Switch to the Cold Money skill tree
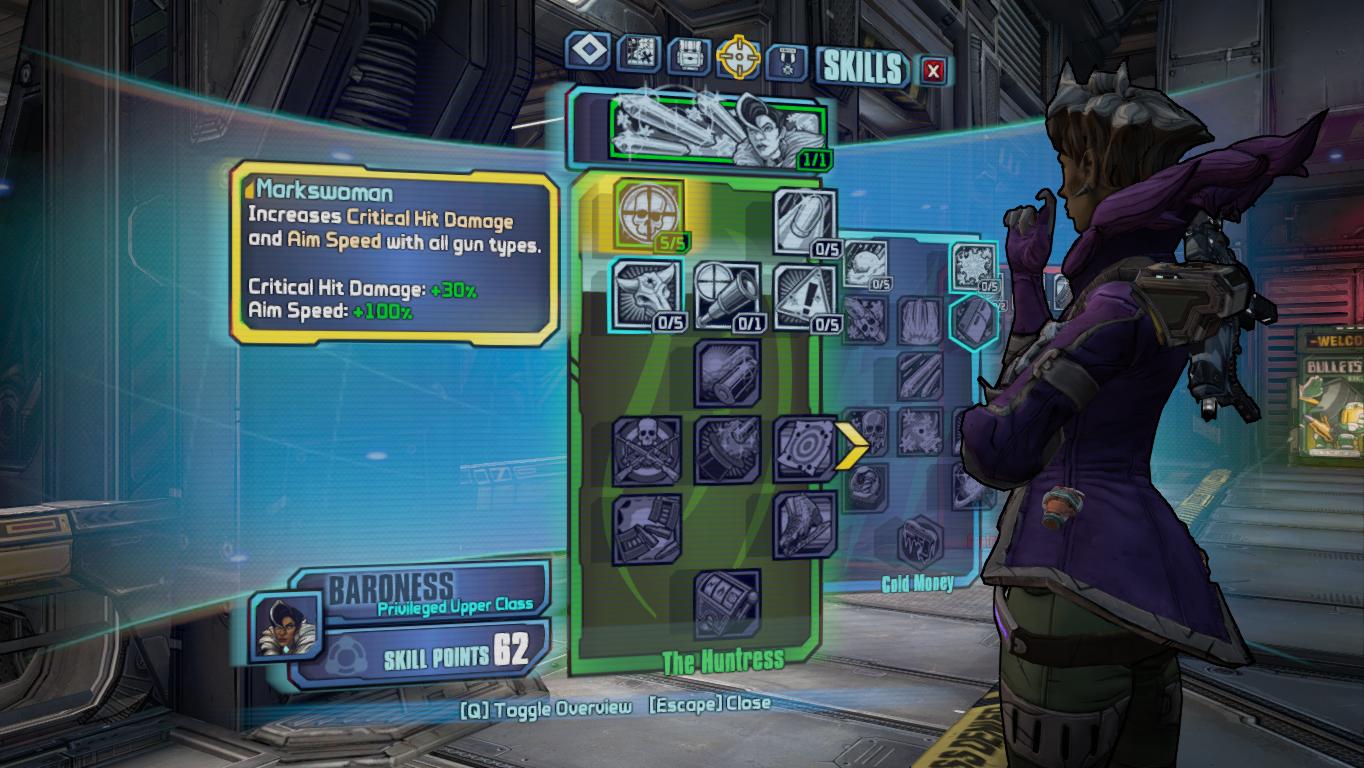 pyautogui.click(x=918, y=582)
